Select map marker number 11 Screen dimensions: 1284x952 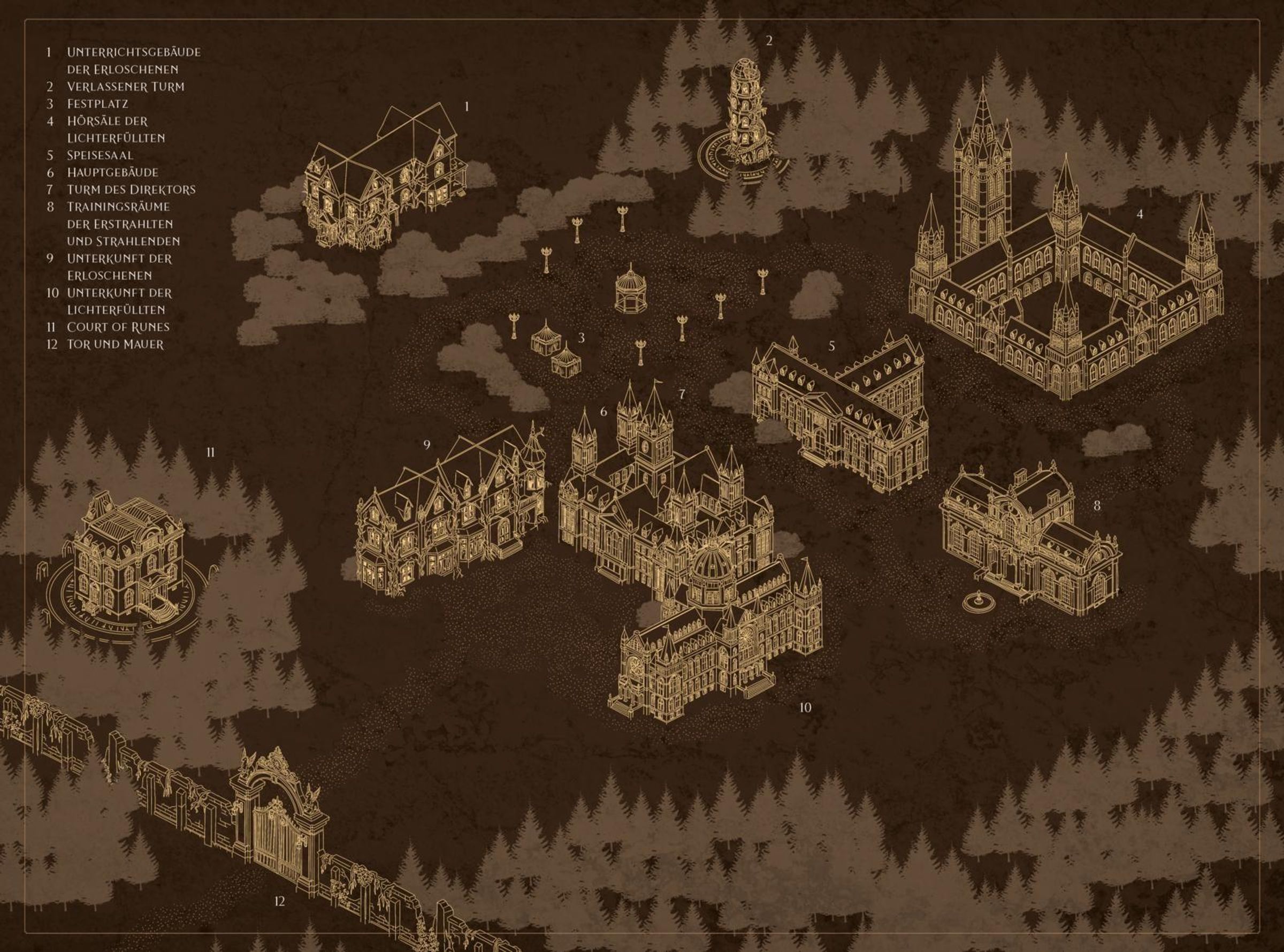pyautogui.click(x=210, y=453)
